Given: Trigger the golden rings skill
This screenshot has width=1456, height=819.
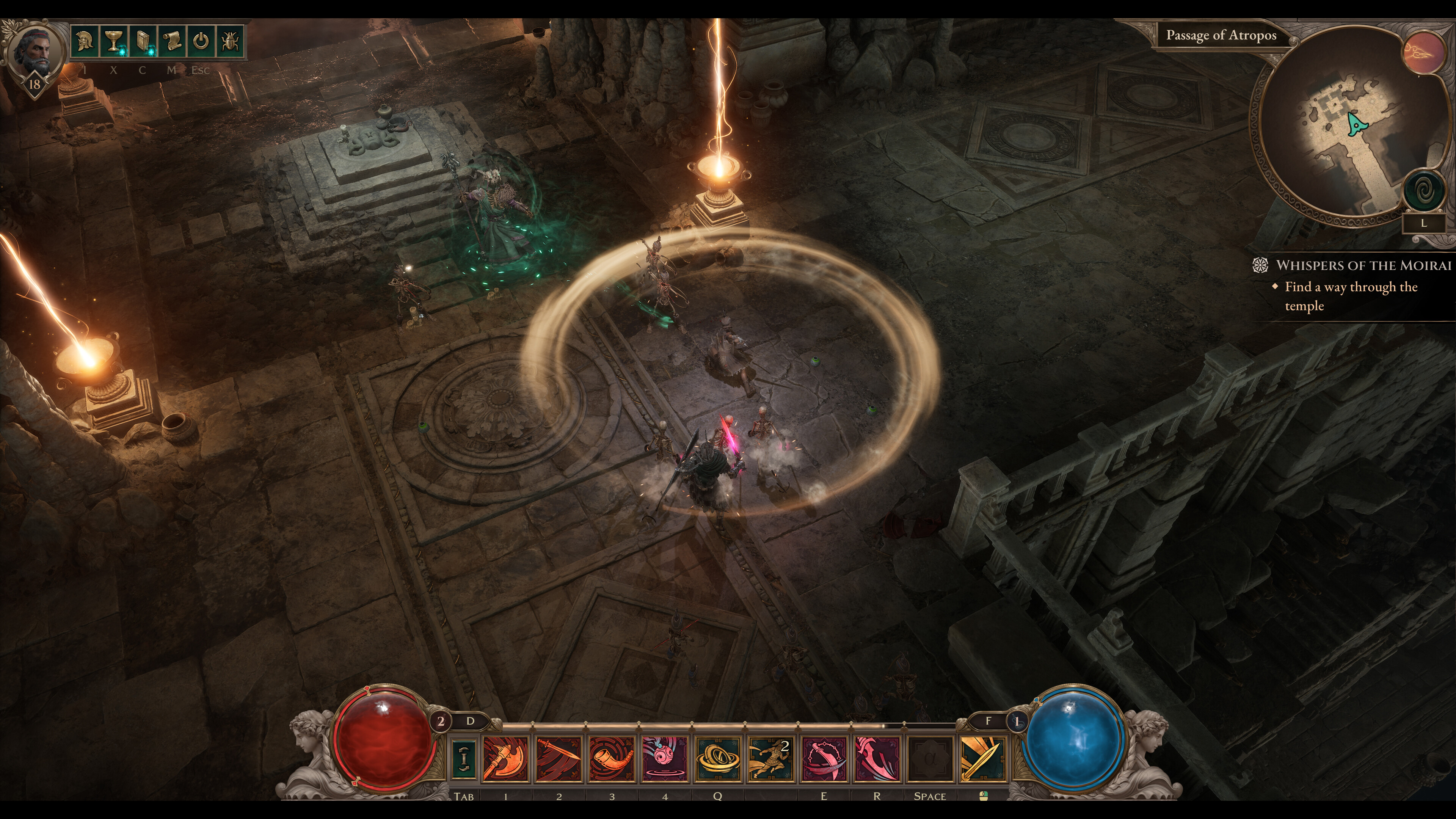Looking at the screenshot, I should (718, 758).
